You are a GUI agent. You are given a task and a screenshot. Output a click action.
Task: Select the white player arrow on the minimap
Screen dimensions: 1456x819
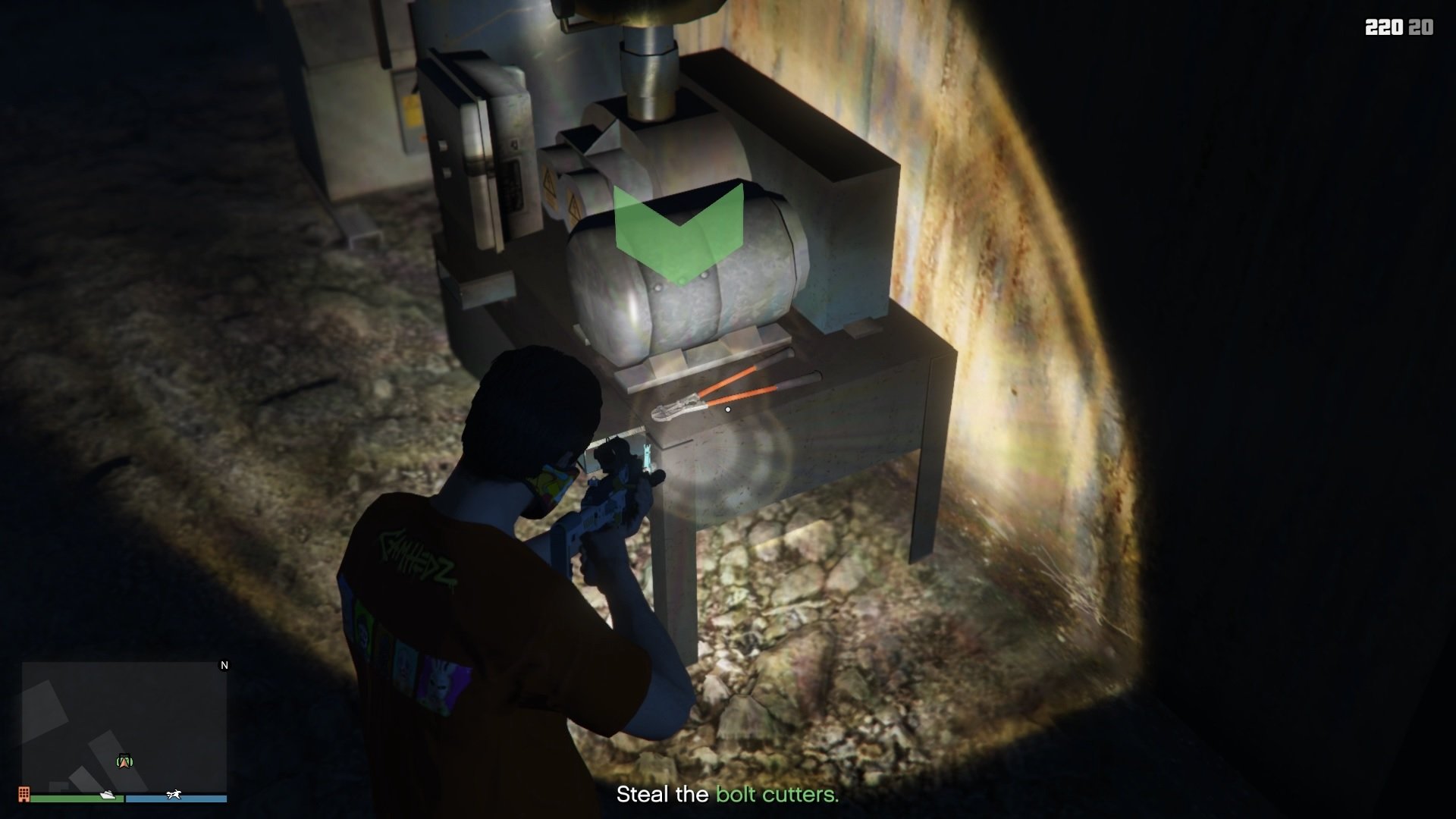125,762
